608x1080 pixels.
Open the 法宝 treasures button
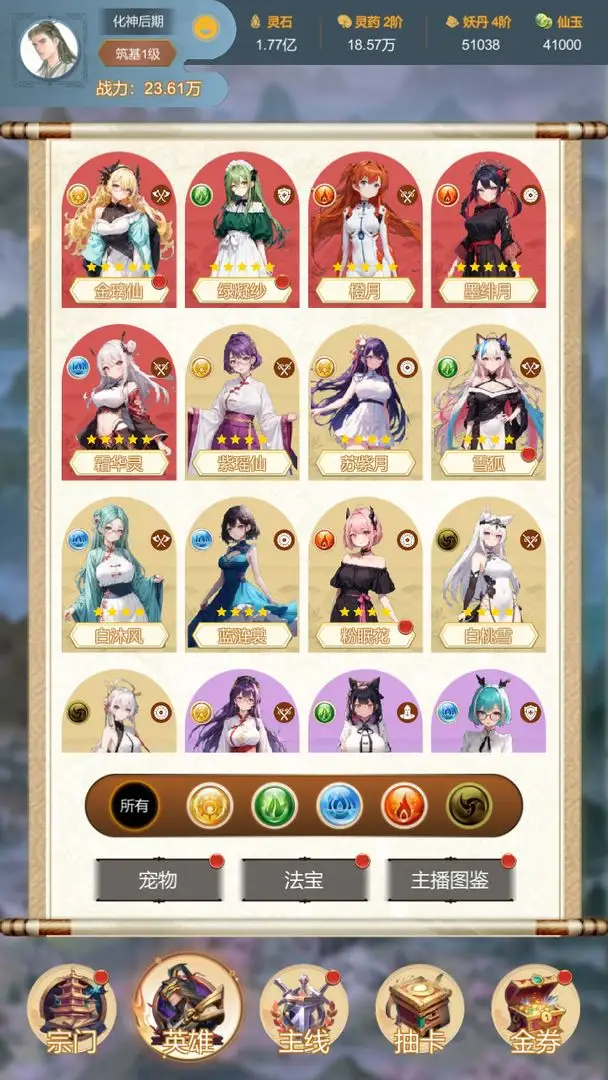click(304, 880)
